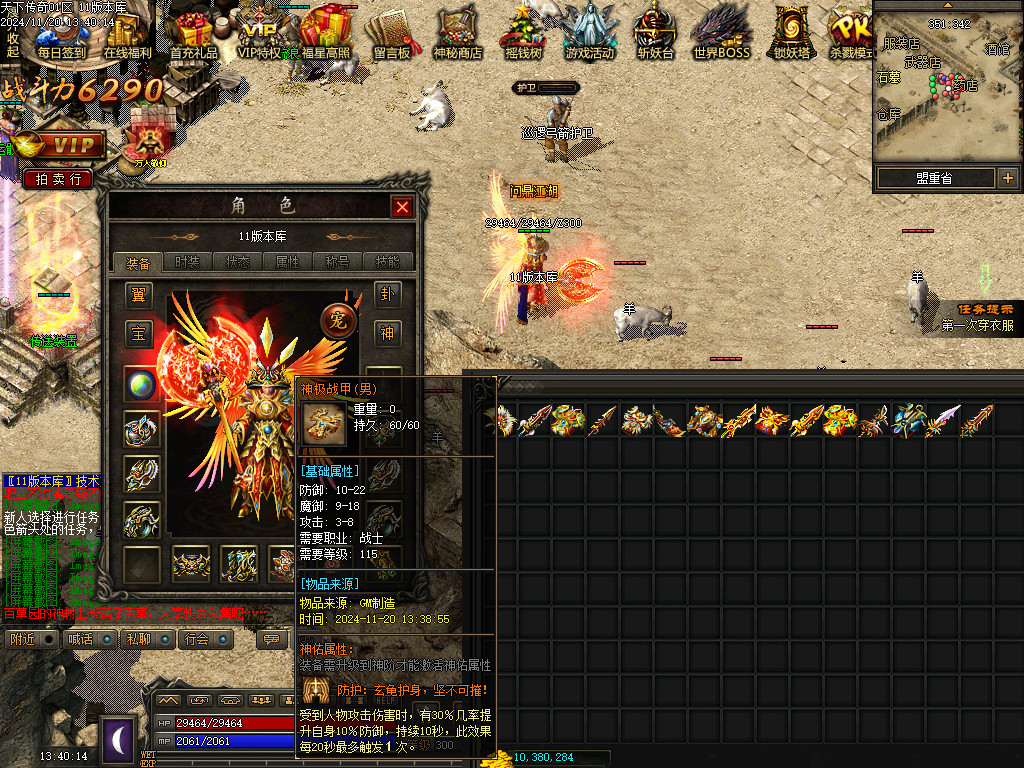Open the 属性 attributes tab
This screenshot has height=768, width=1024.
click(287, 262)
